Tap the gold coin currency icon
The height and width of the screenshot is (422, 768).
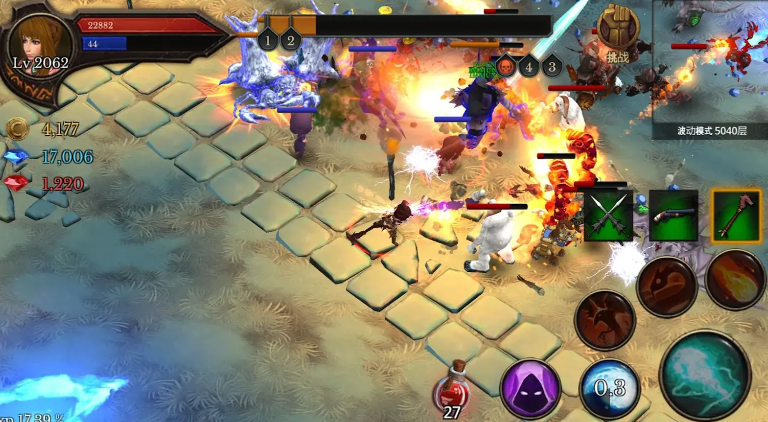pyautogui.click(x=17, y=127)
